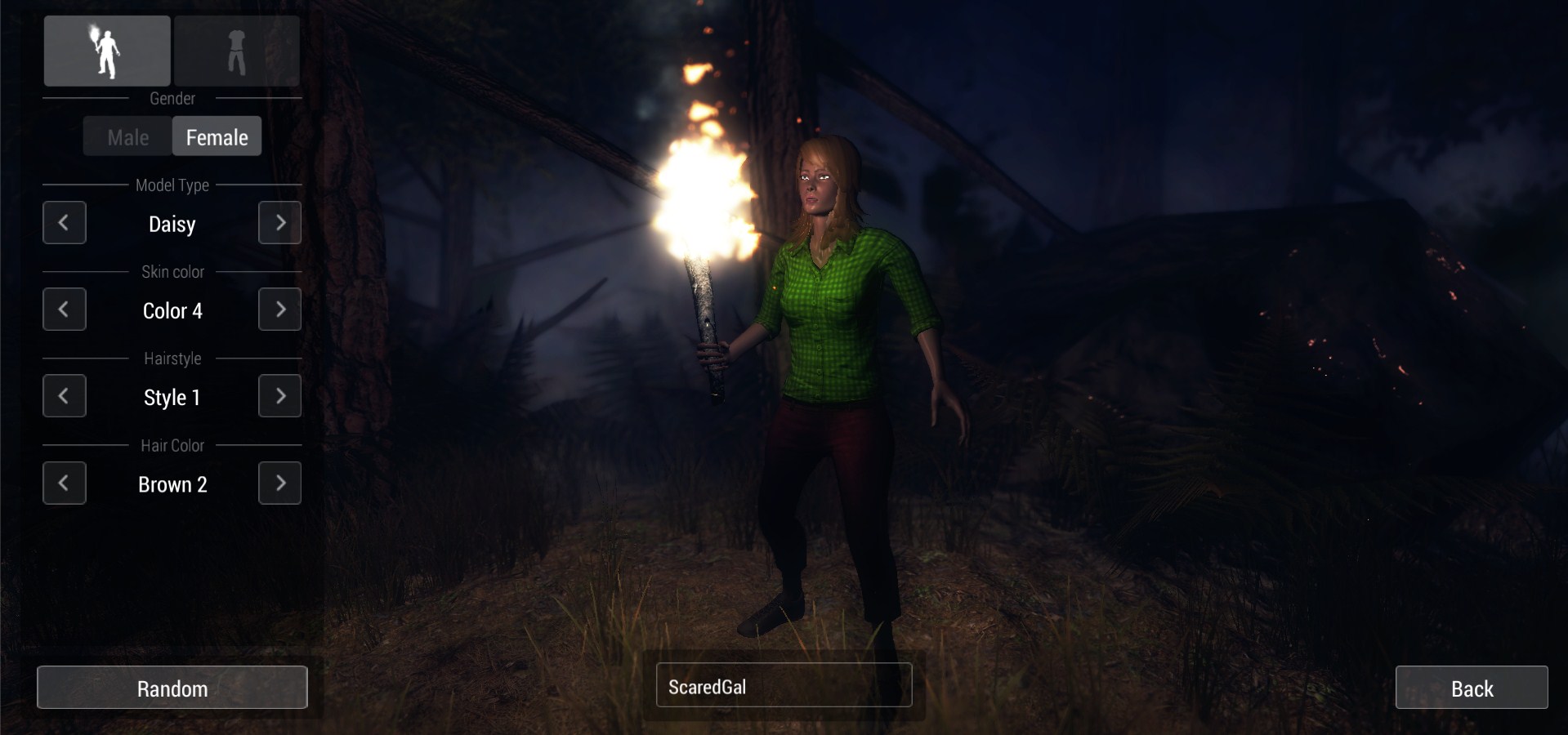Switch to previous hairstyle
Image resolution: width=1568 pixels, height=735 pixels.
pyautogui.click(x=65, y=396)
